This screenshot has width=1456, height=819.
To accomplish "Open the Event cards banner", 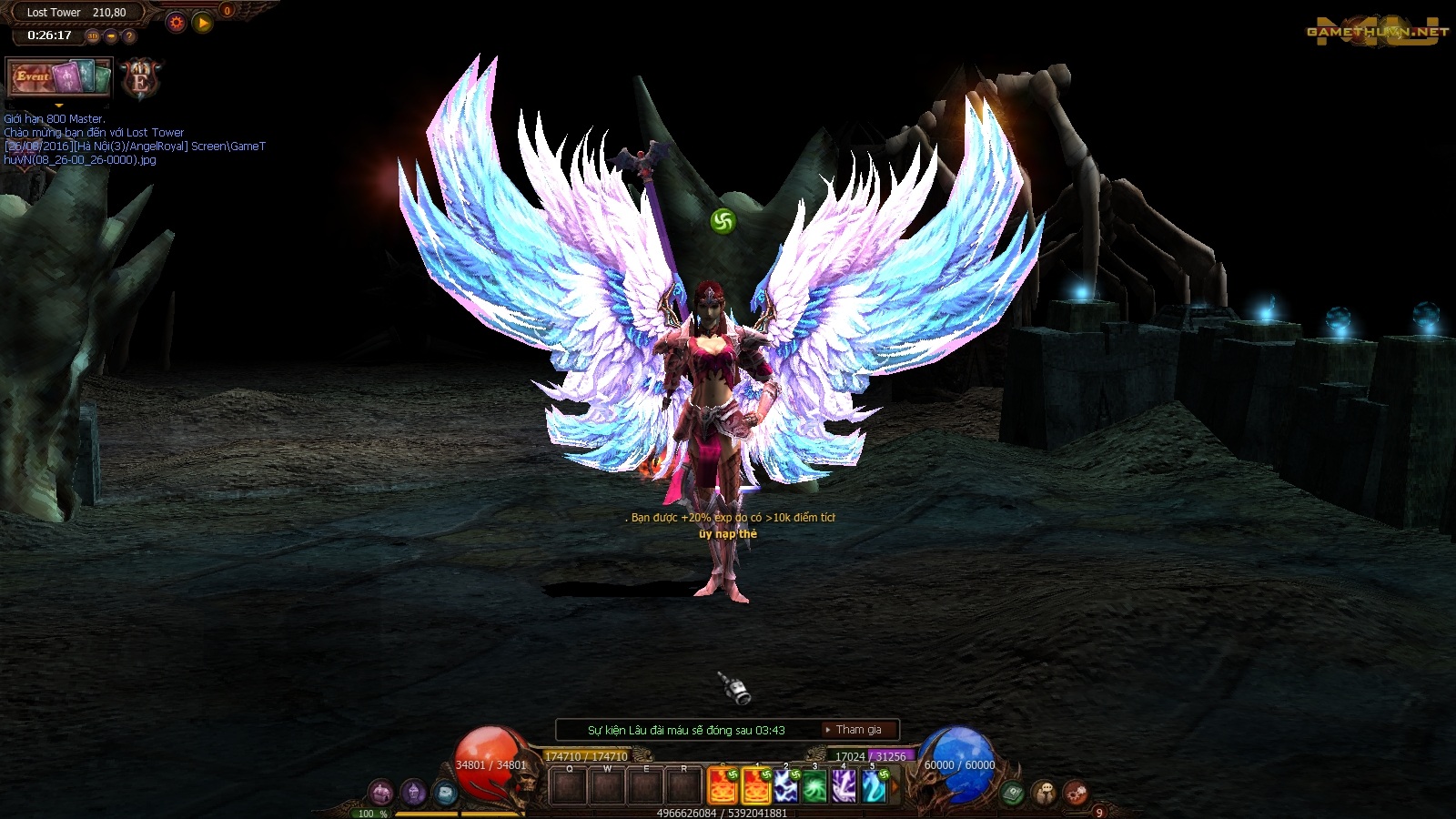I will pos(59,77).
